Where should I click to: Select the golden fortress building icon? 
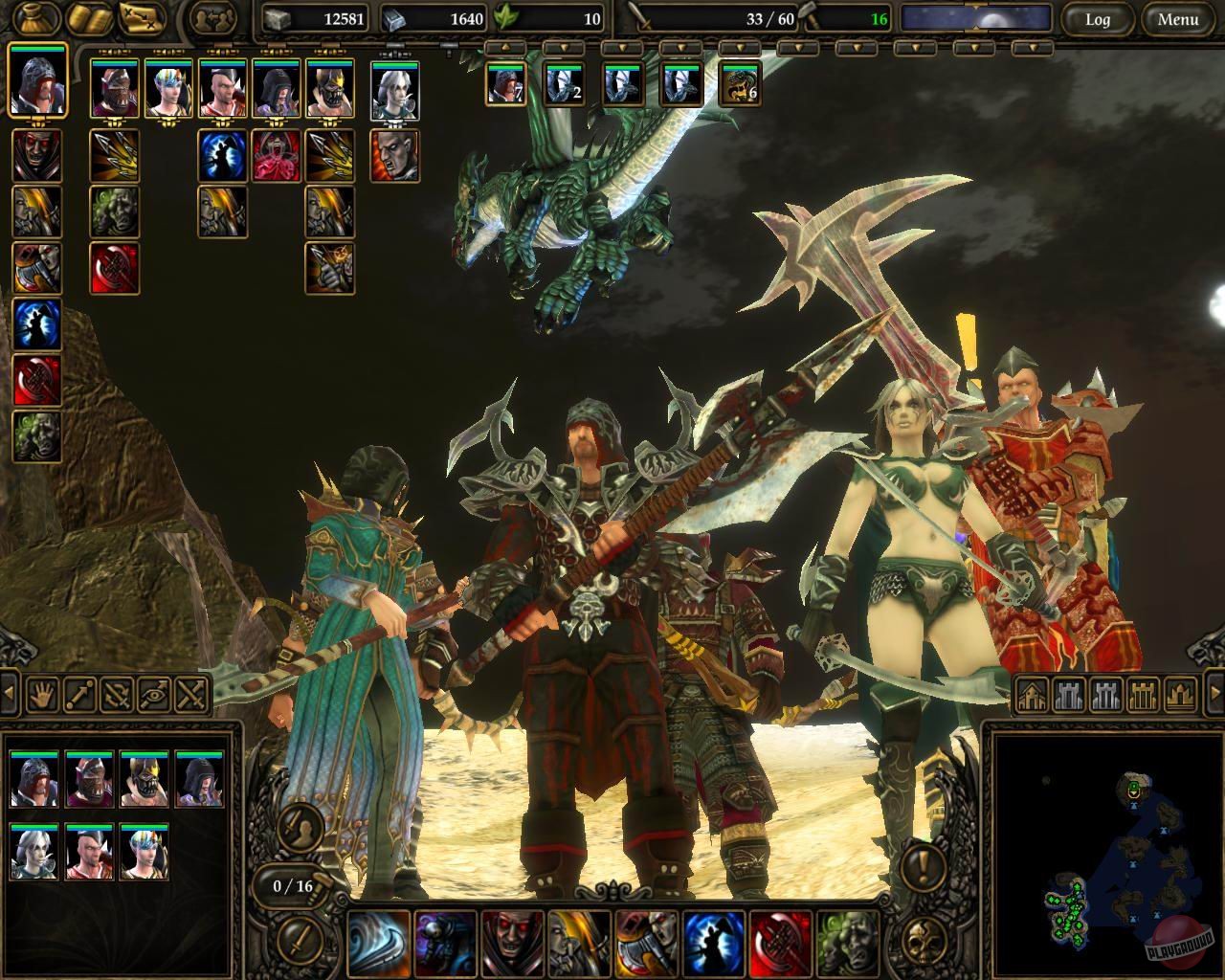tap(1144, 696)
